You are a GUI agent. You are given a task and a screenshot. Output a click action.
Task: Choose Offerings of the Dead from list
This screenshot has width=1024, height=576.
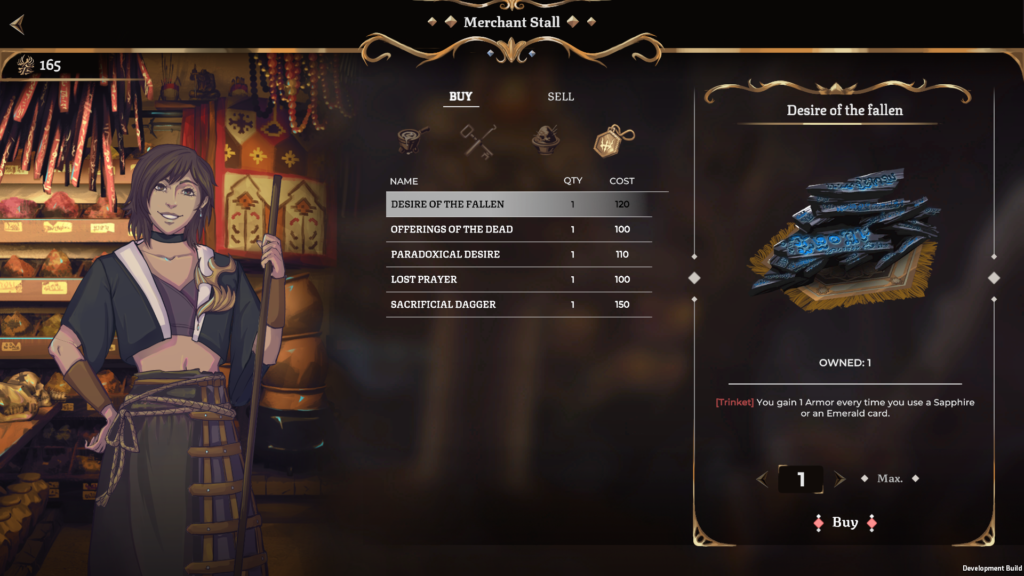(518, 229)
